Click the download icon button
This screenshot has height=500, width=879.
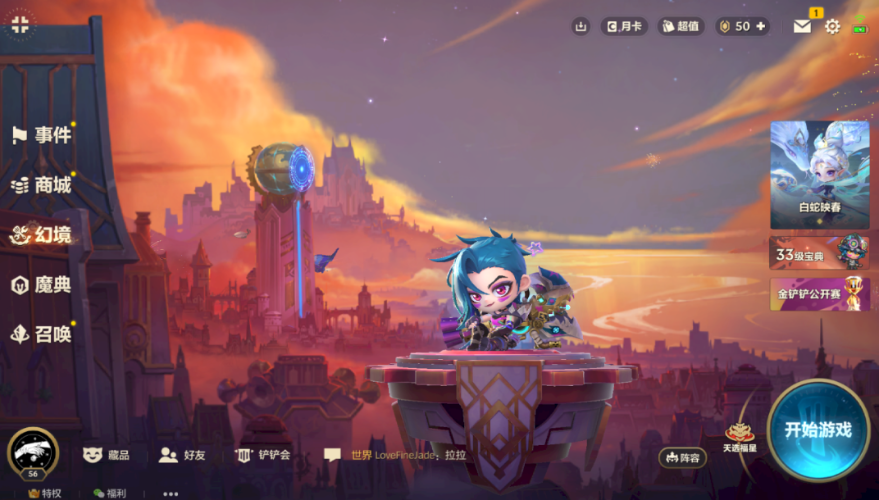581,27
